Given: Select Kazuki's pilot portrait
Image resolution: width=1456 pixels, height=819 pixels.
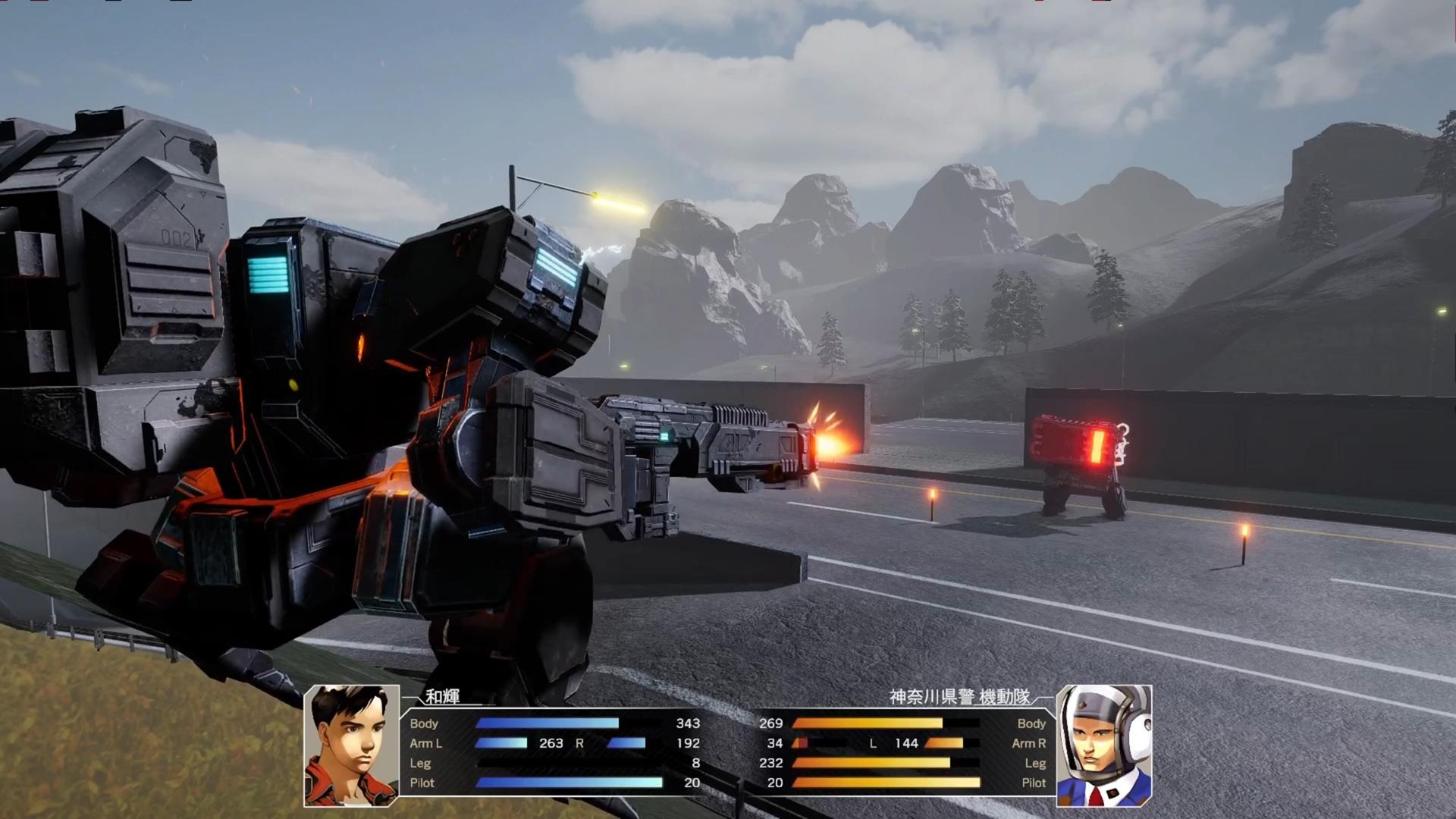Looking at the screenshot, I should pyautogui.click(x=351, y=745).
